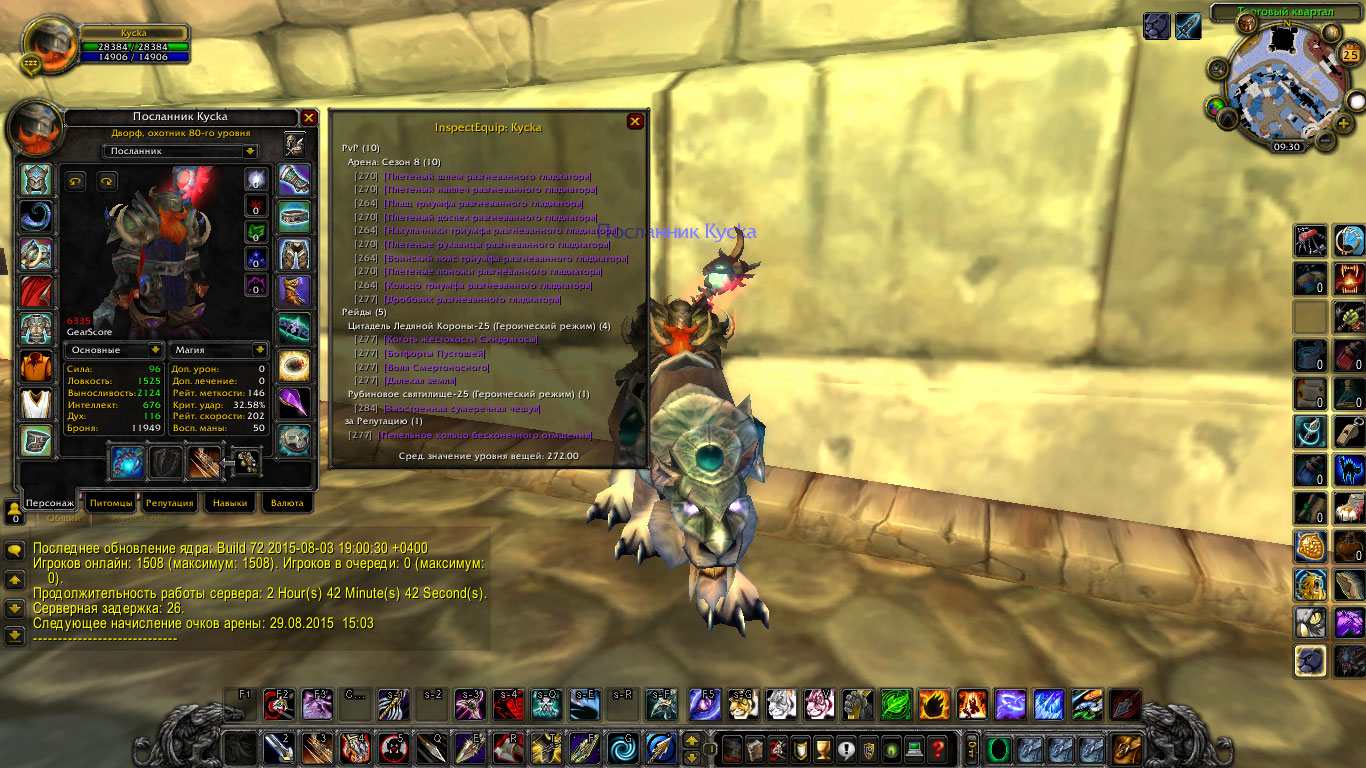Viewport: 1366px width, 768px height.
Task: Open the red question mark help button
Action: (937, 748)
